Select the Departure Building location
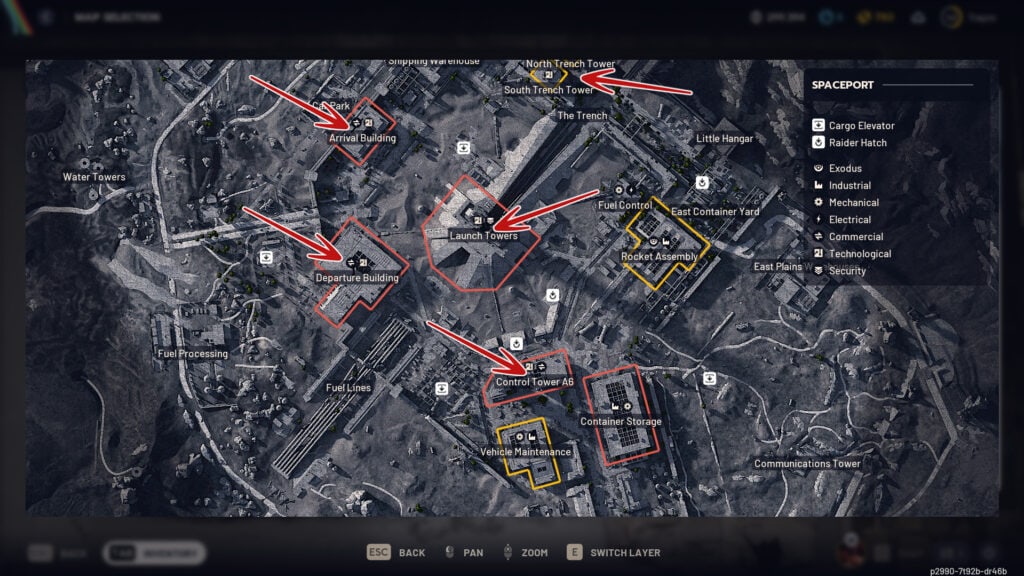Screen dimensions: 1024x576 coord(357,278)
